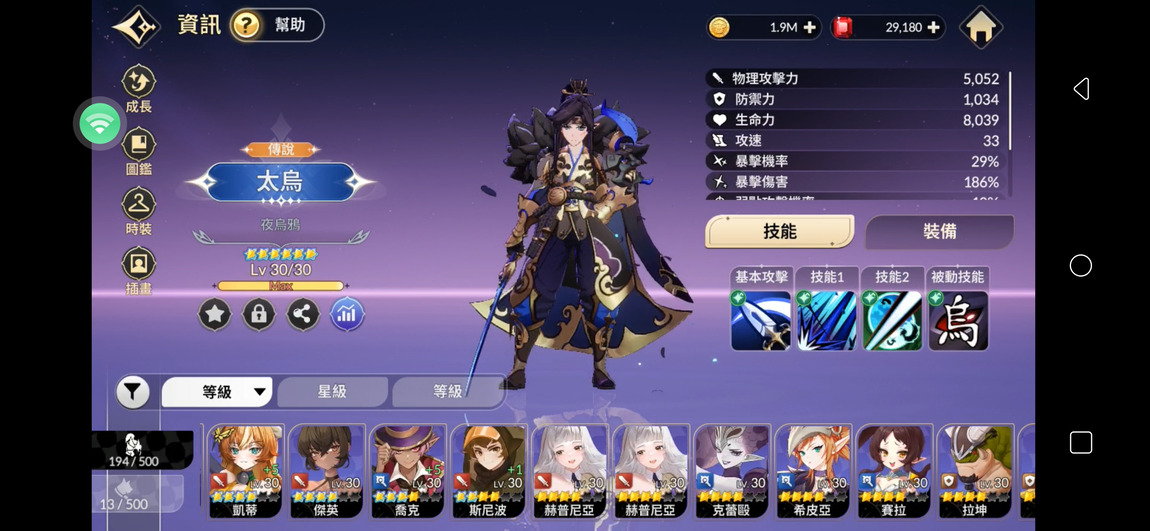
Task: View the 被動技能 passive skill icon
Action: pos(958,319)
